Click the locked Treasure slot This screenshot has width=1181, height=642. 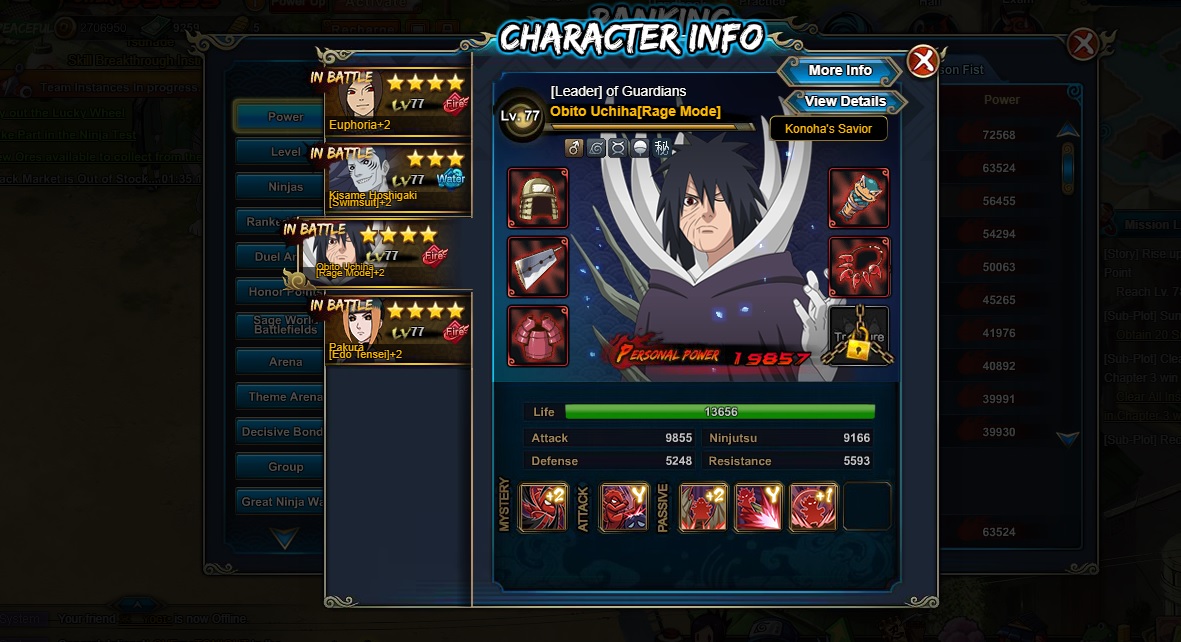tap(859, 336)
